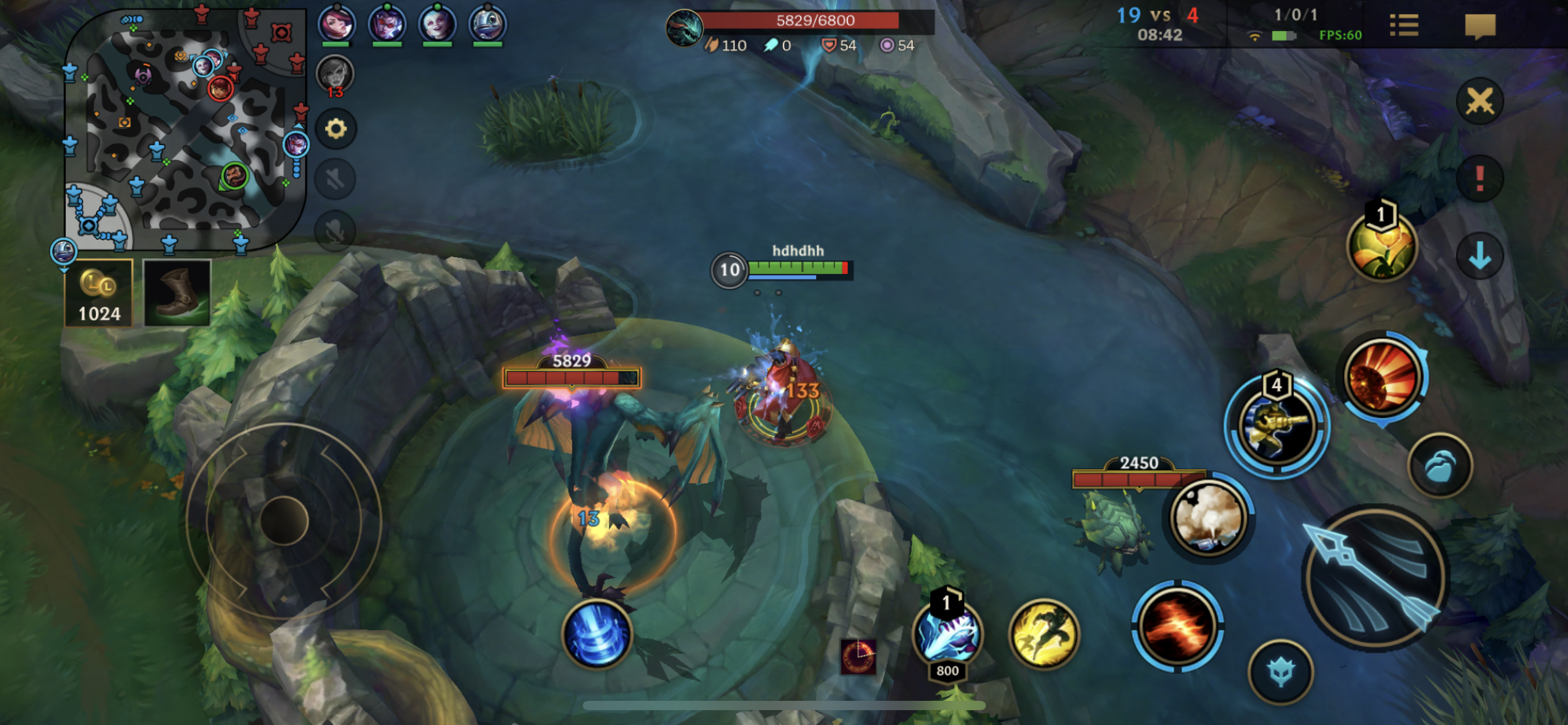This screenshot has height=725, width=1568.
Task: Open the chat speech bubble
Action: click(1480, 26)
